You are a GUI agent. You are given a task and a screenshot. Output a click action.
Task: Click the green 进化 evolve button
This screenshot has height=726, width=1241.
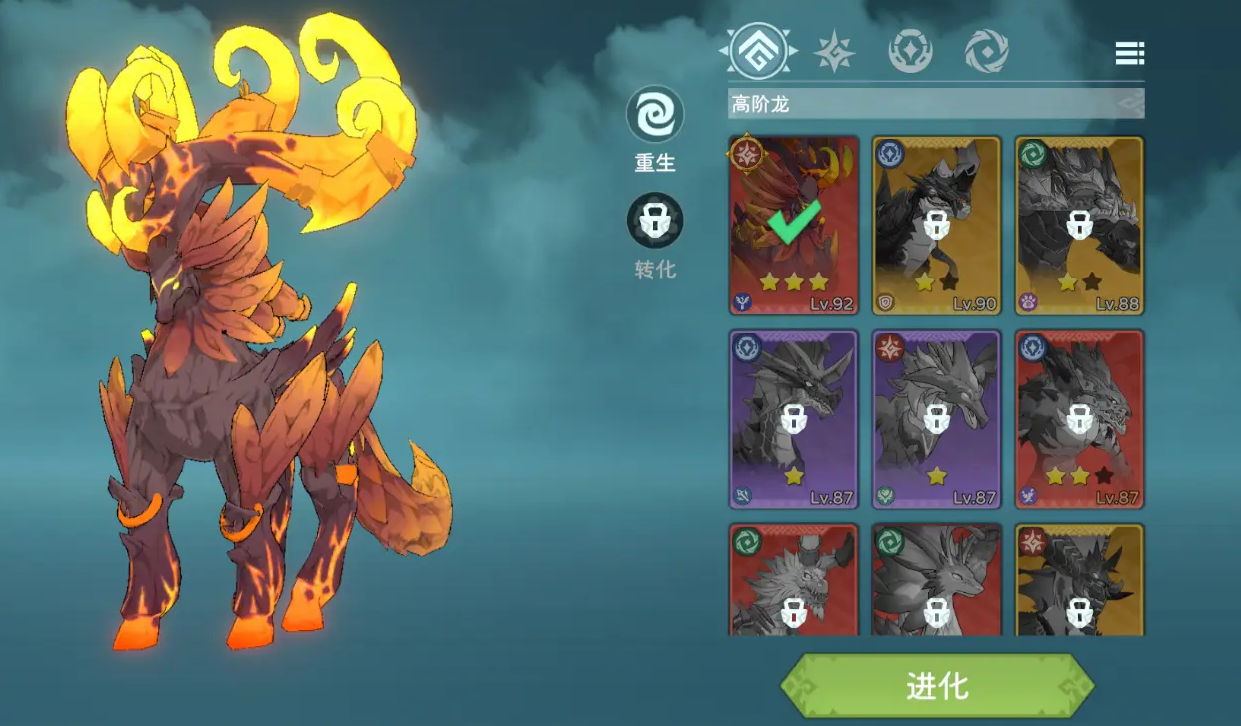coord(937,686)
